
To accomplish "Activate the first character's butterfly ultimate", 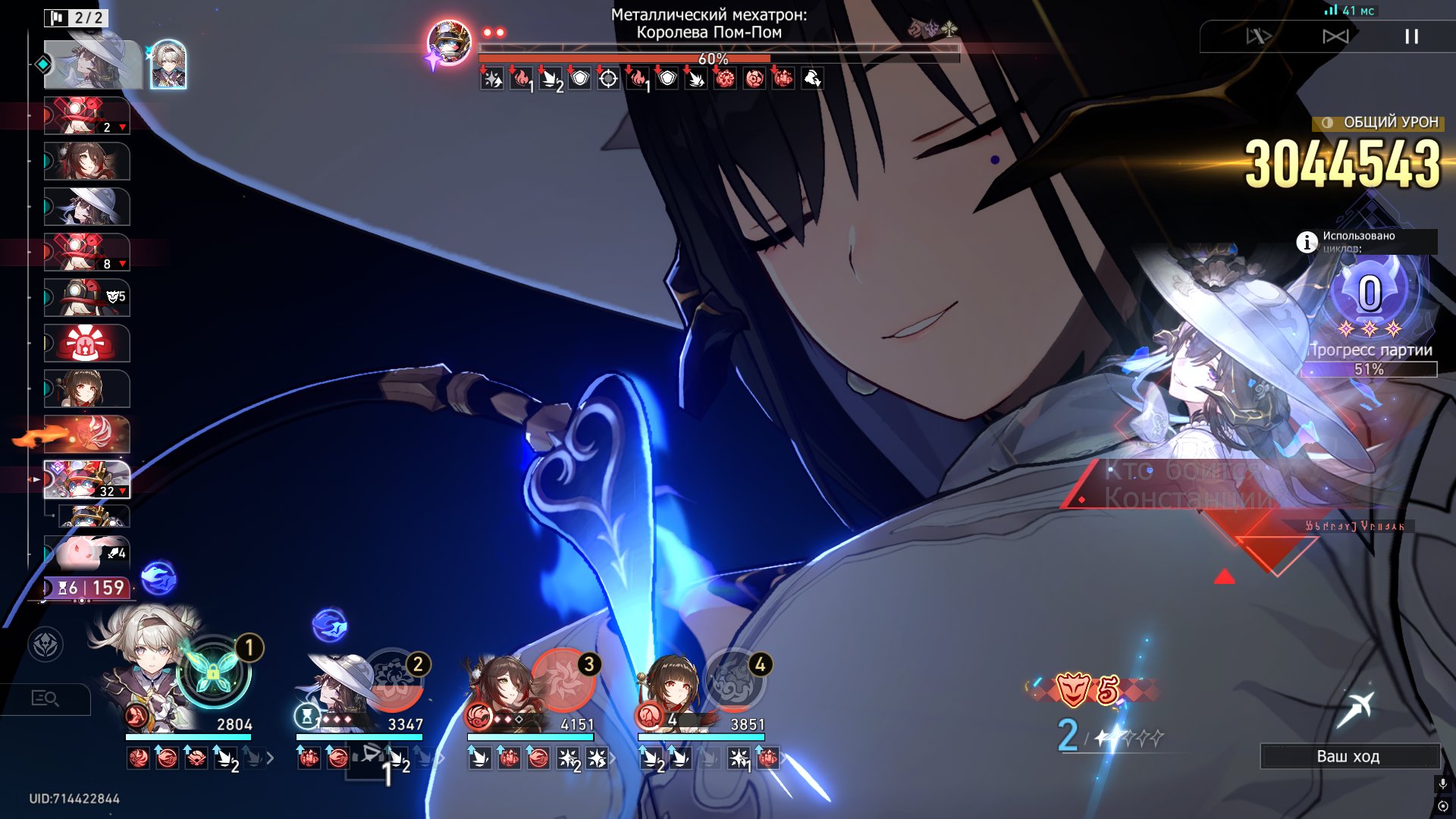I will [x=213, y=671].
